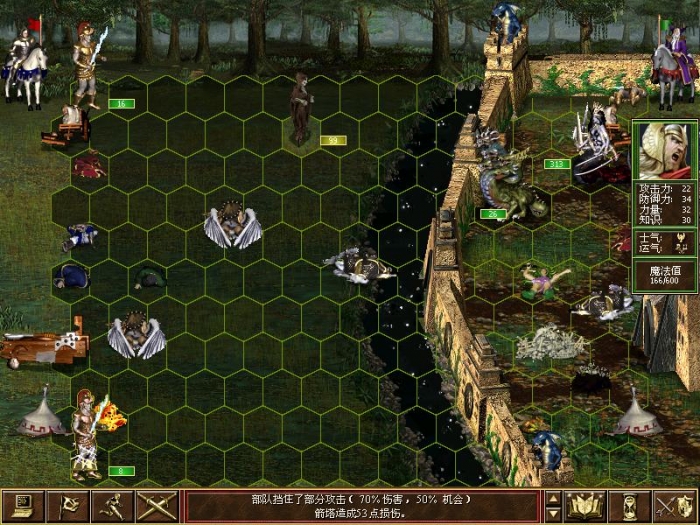Open the spellbook to cast a spell
700x525 pixels.
pyautogui.click(x=584, y=506)
